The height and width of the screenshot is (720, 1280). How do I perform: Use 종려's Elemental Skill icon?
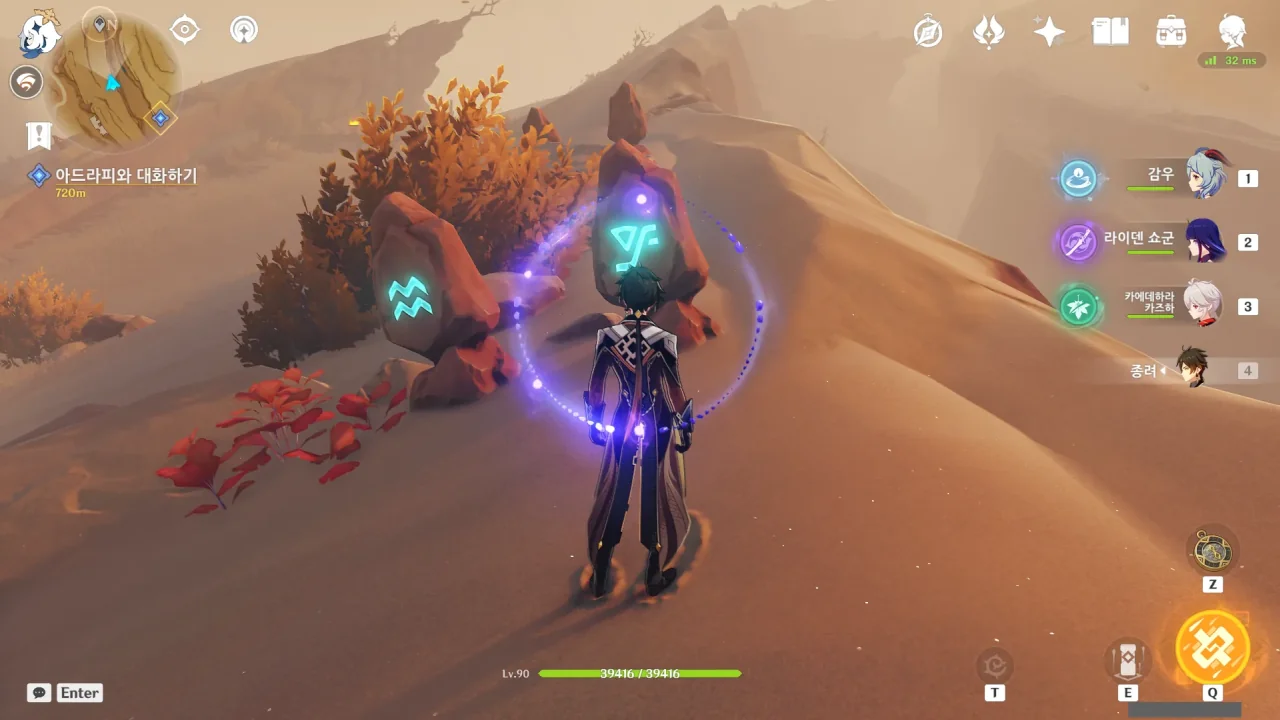coord(1128,660)
